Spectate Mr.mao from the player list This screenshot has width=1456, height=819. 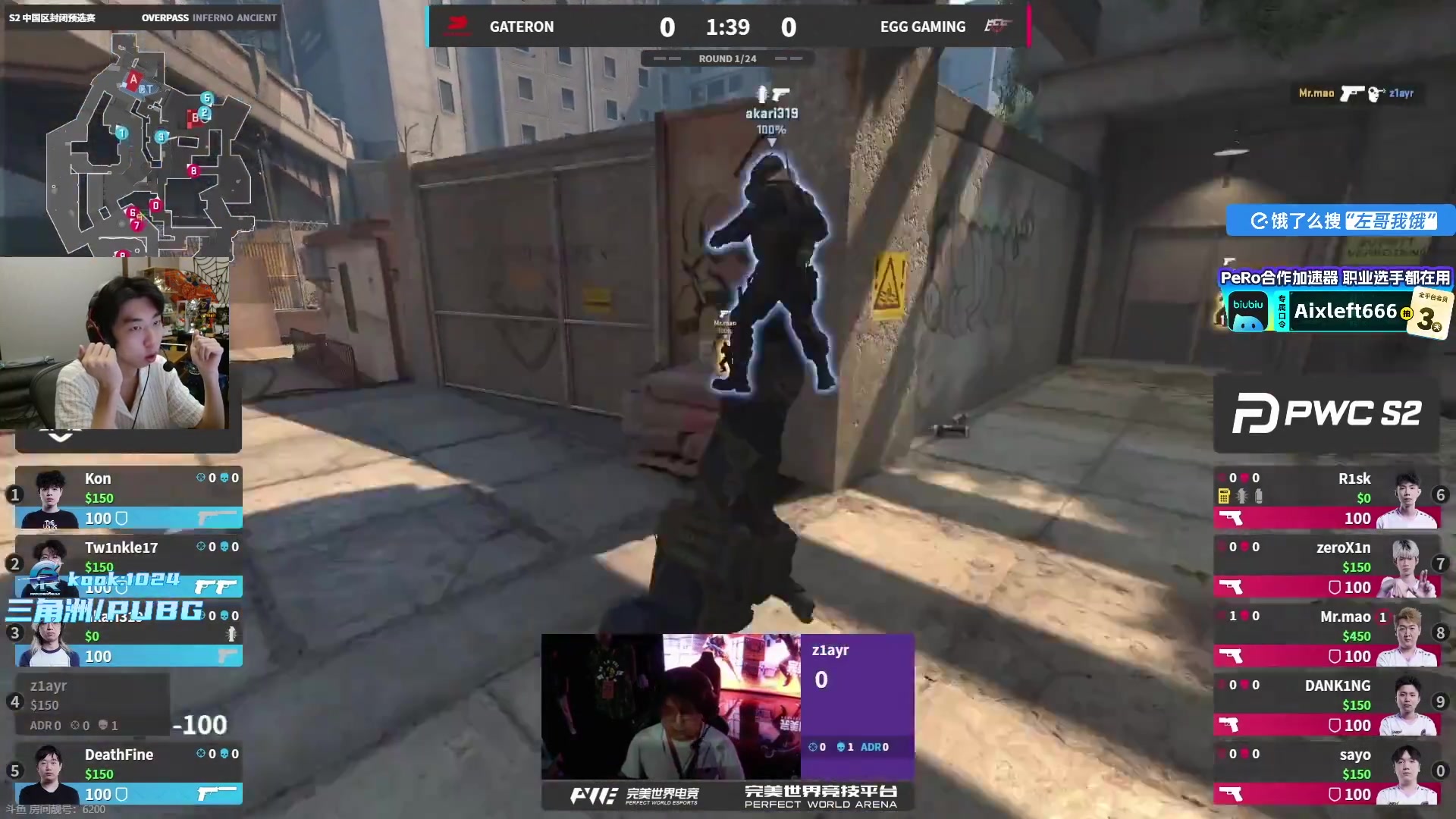1327,635
